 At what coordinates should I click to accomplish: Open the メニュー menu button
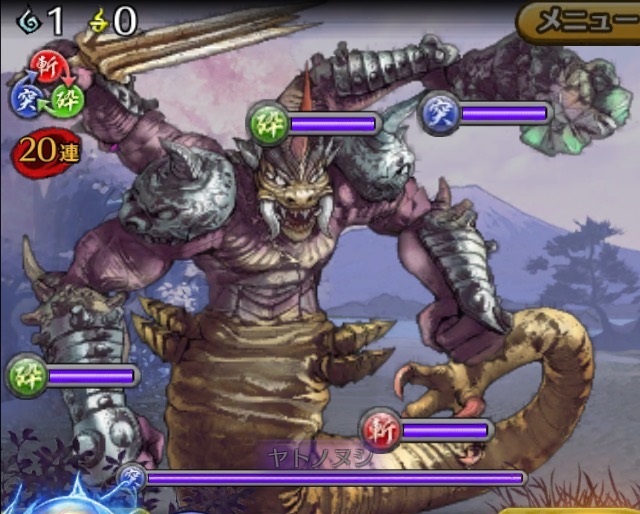582,21
